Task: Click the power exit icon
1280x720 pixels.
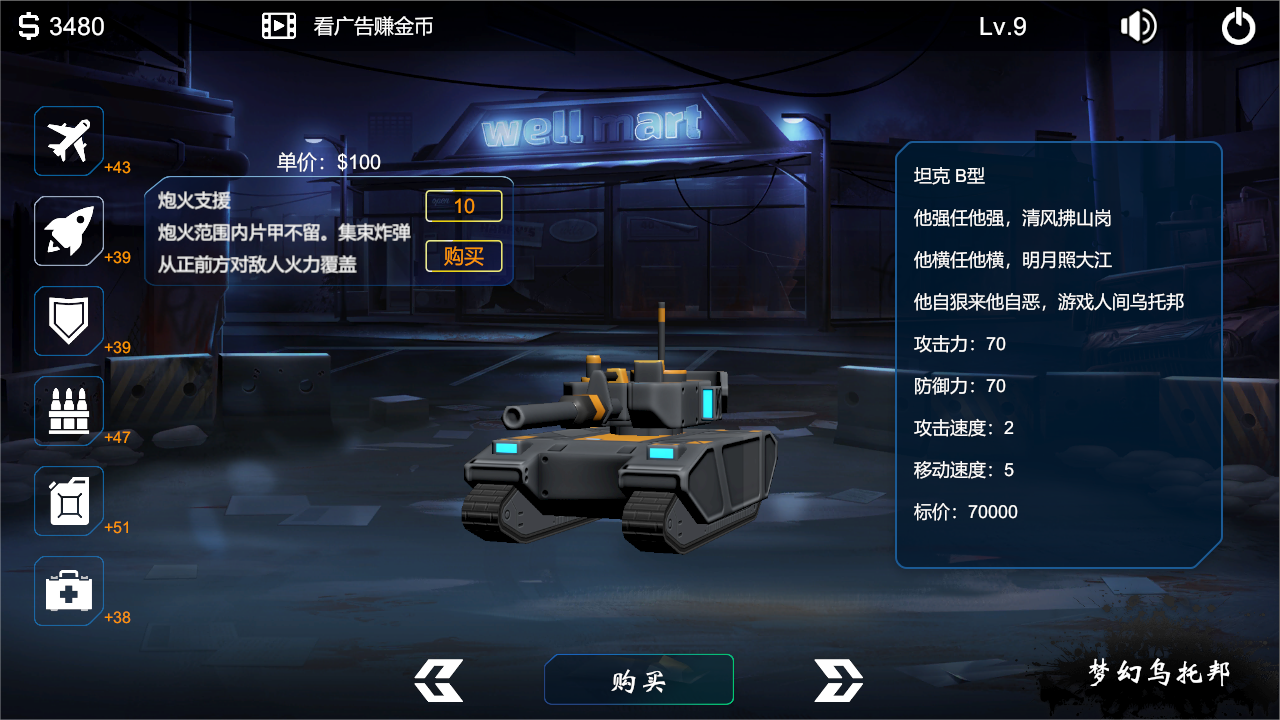Action: point(1237,27)
